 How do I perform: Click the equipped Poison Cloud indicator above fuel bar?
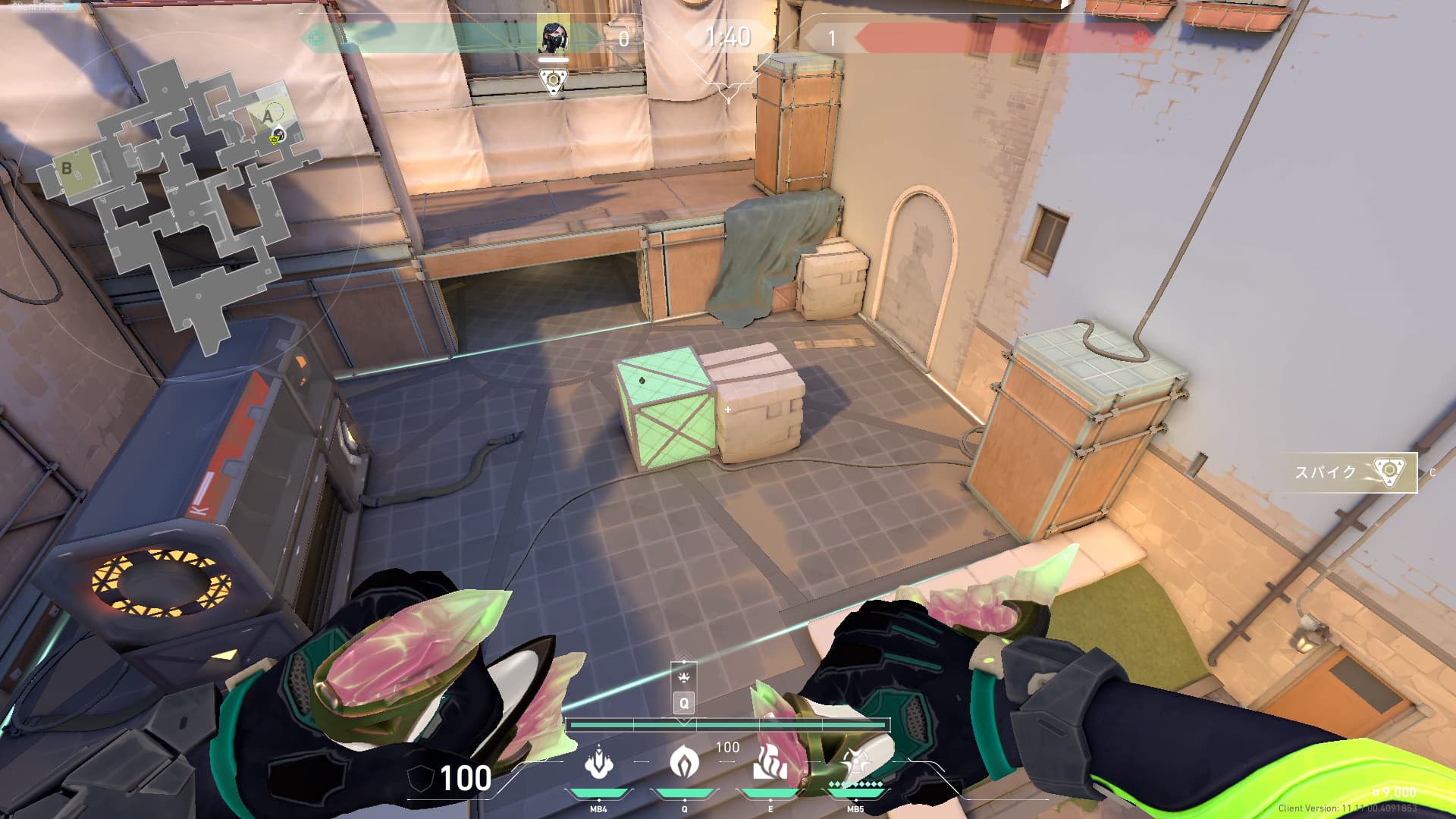684,677
